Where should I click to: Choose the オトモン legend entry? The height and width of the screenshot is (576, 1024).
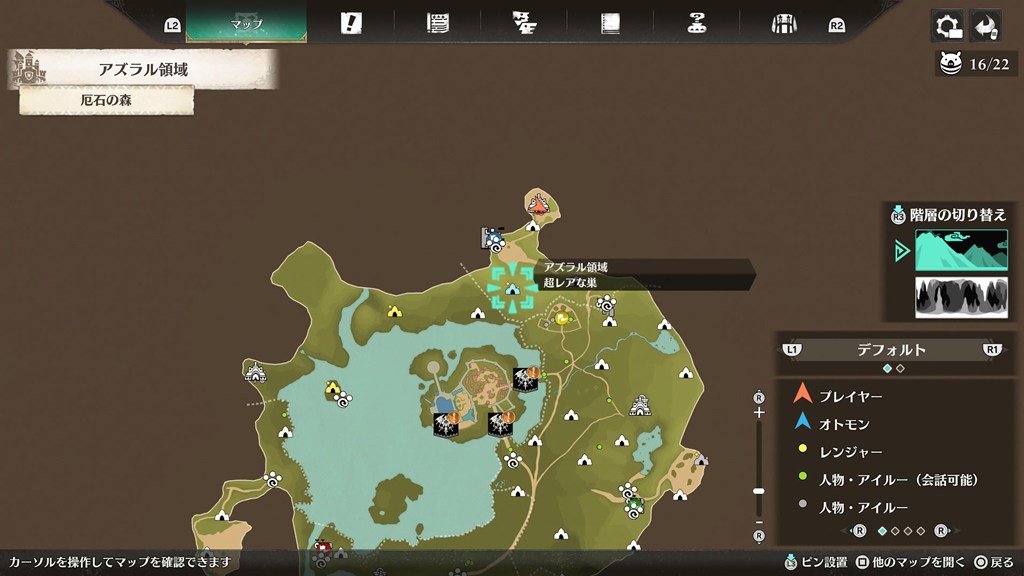[x=845, y=424]
